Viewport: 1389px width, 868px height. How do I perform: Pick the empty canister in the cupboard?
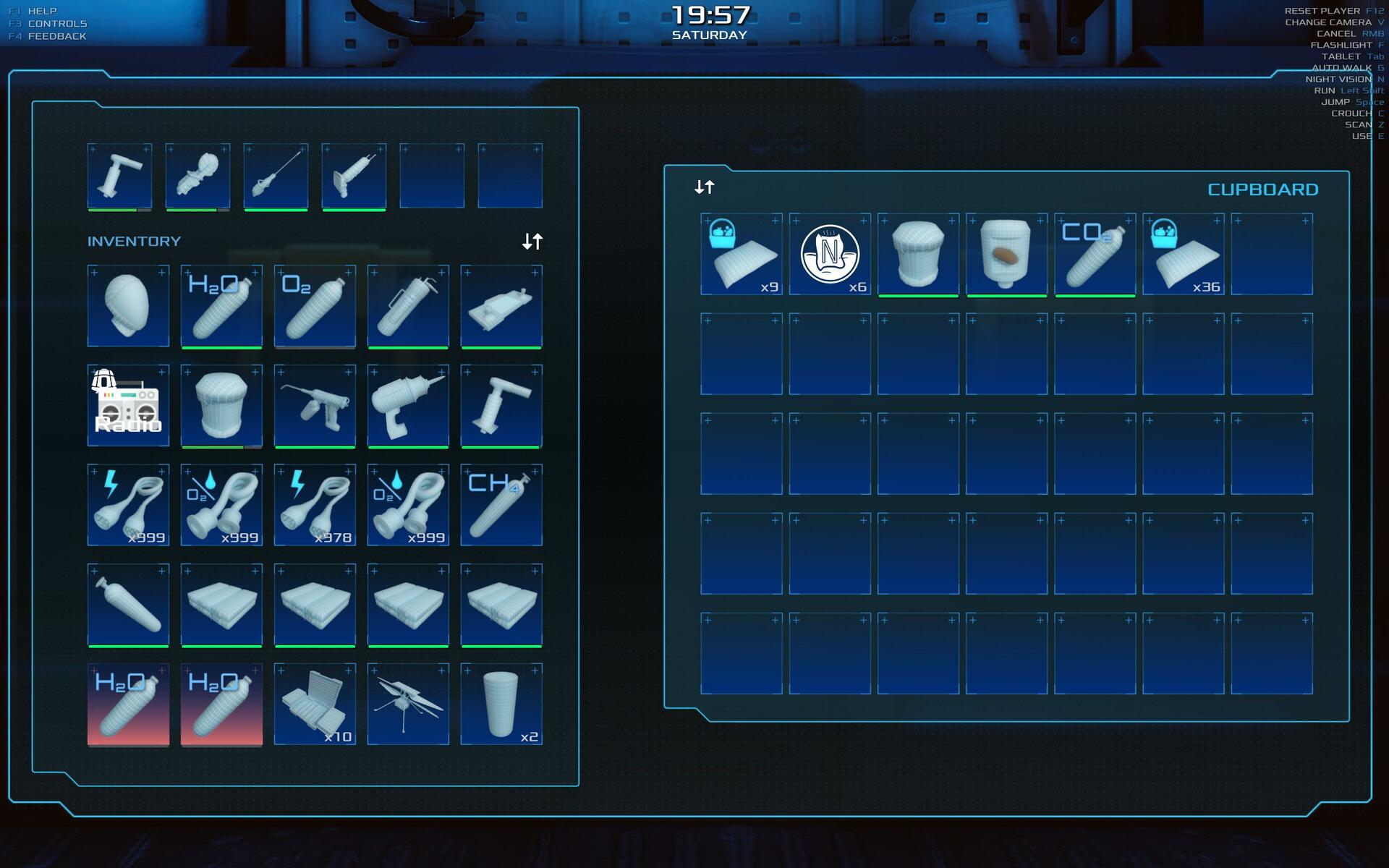click(918, 254)
